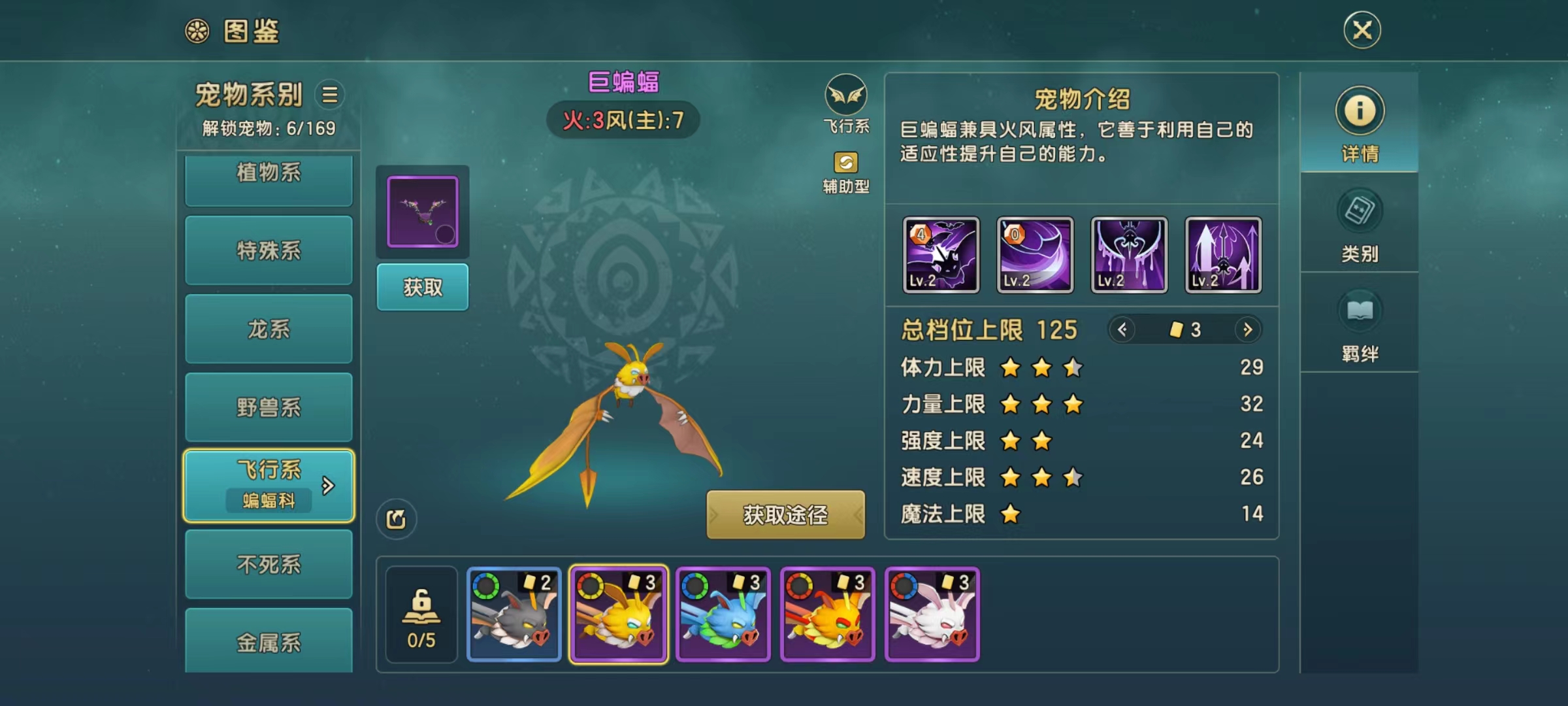The height and width of the screenshot is (706, 1568).
Task: Select the white bat variant thumbnail
Action: coord(933,614)
